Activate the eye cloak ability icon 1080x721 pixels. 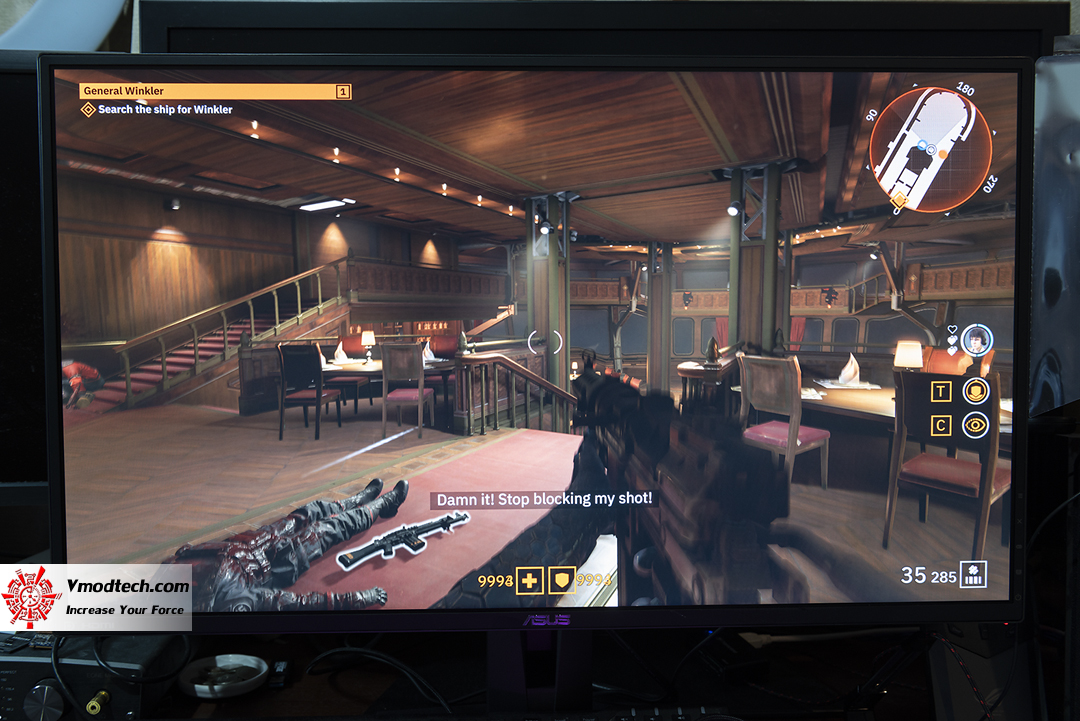(x=975, y=425)
